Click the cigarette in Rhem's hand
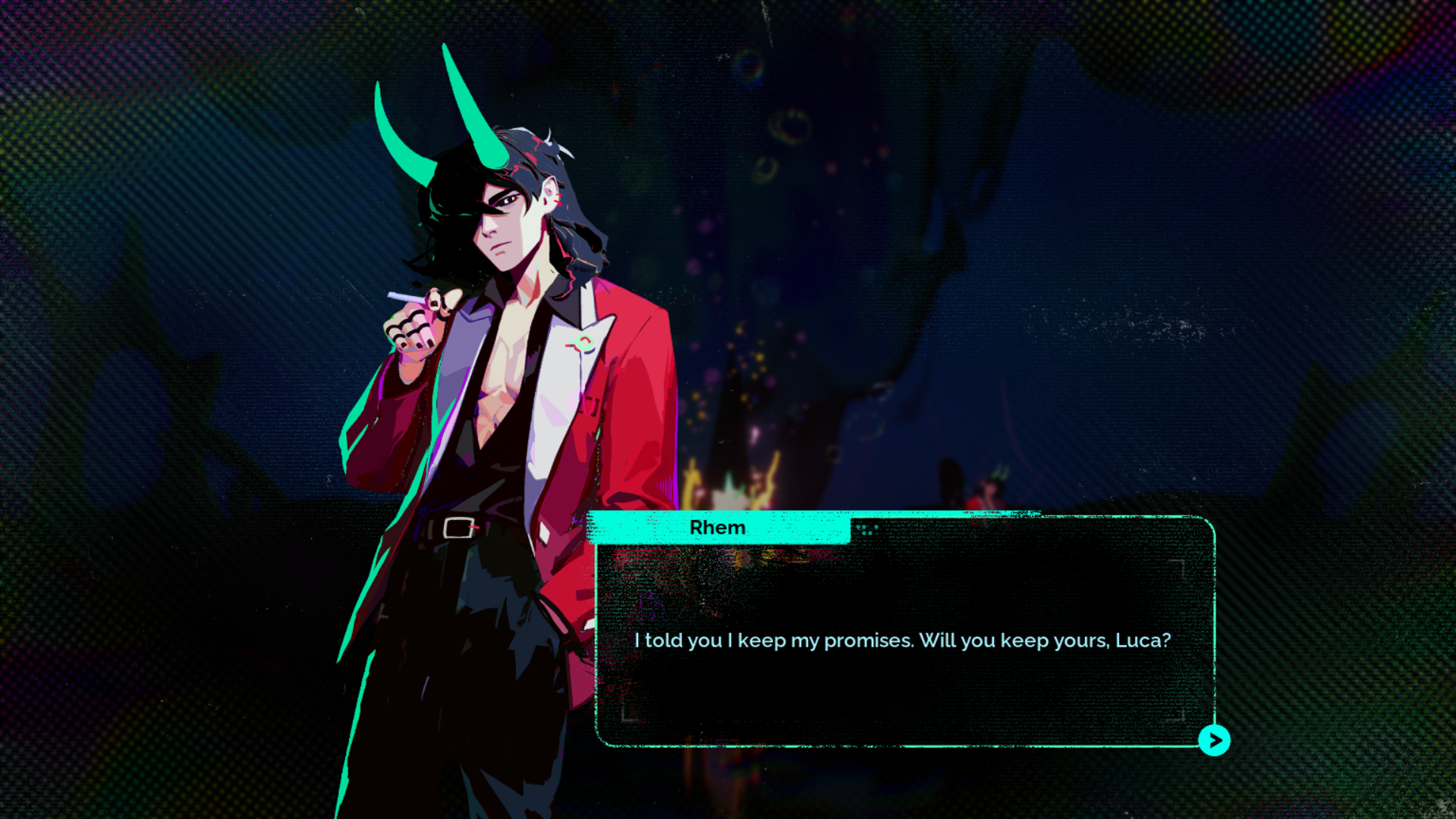1456x819 pixels. tap(397, 295)
